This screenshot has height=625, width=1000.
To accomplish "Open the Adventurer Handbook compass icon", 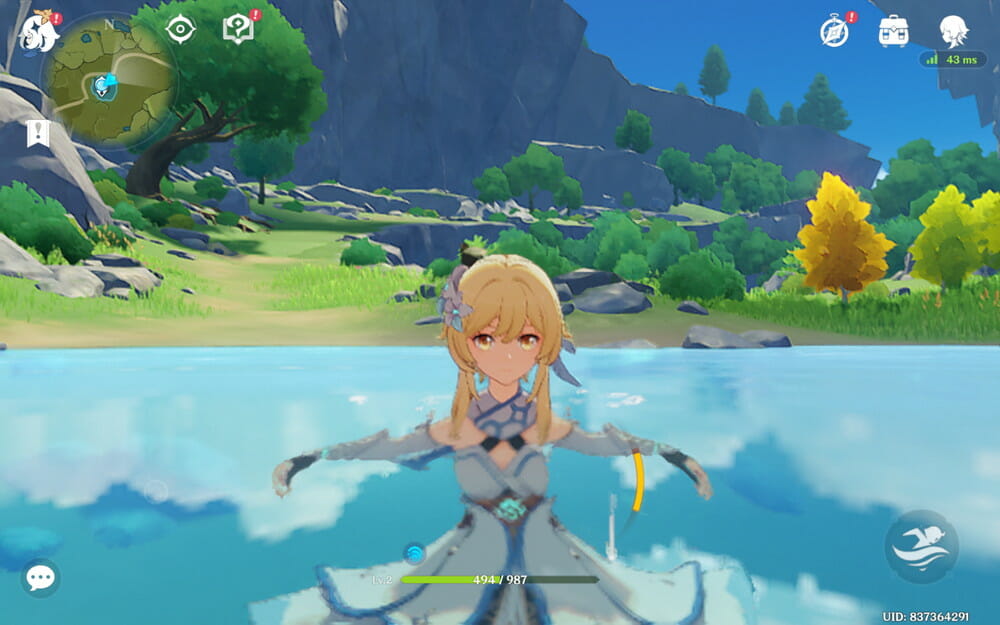I will pyautogui.click(x=834, y=31).
